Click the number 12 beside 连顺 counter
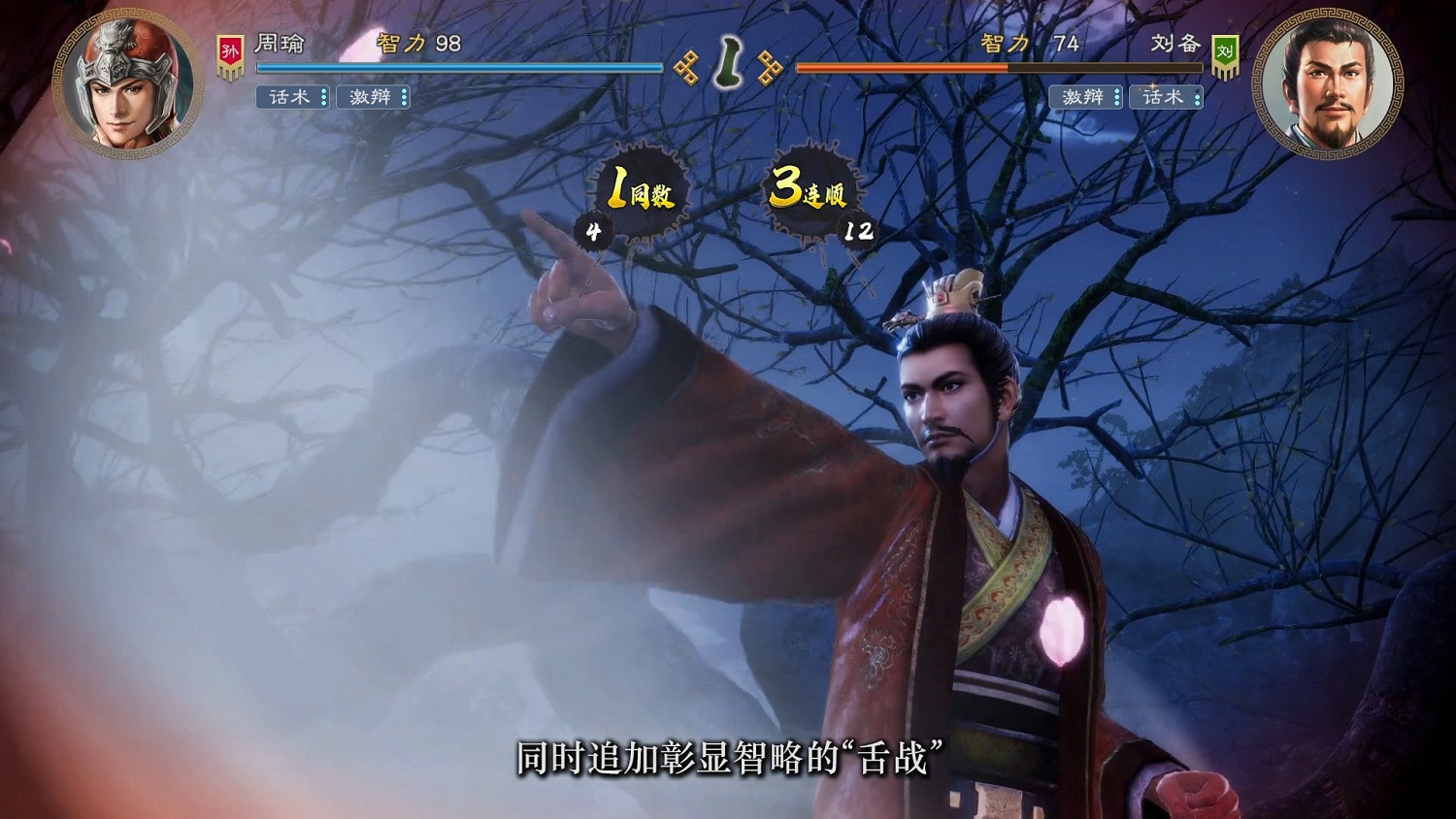This screenshot has width=1456, height=819. [860, 233]
